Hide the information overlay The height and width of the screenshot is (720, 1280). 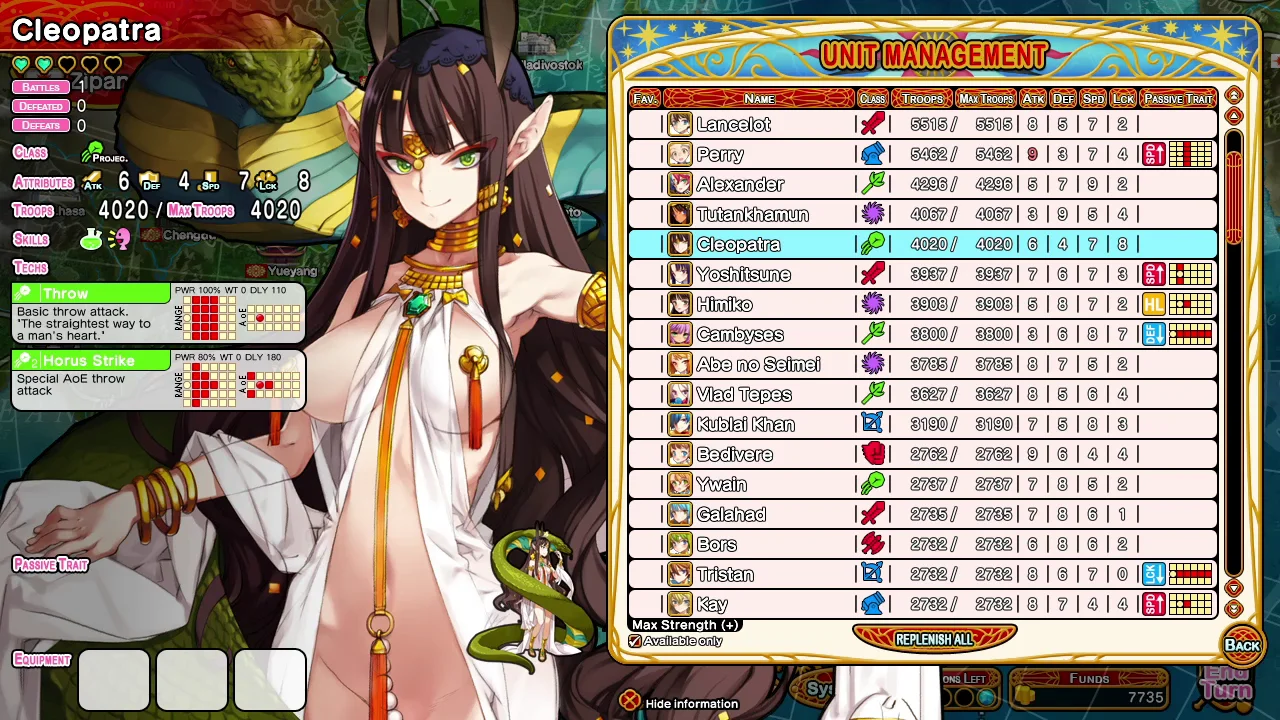629,703
